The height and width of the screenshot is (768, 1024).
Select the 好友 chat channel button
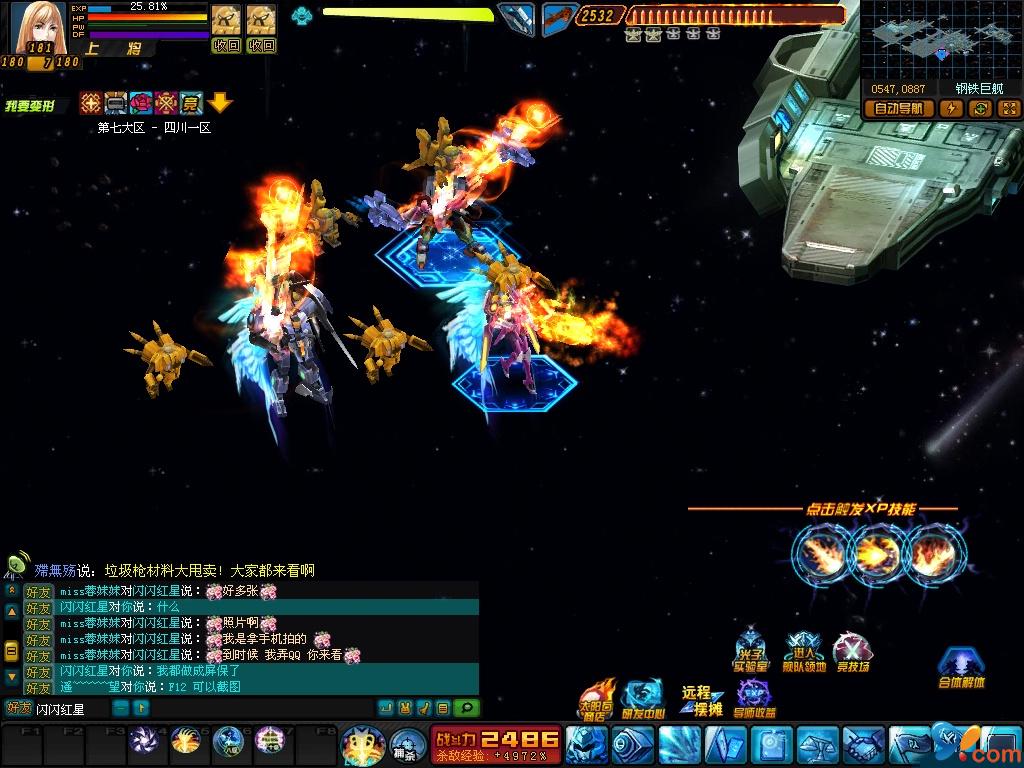click(19, 709)
